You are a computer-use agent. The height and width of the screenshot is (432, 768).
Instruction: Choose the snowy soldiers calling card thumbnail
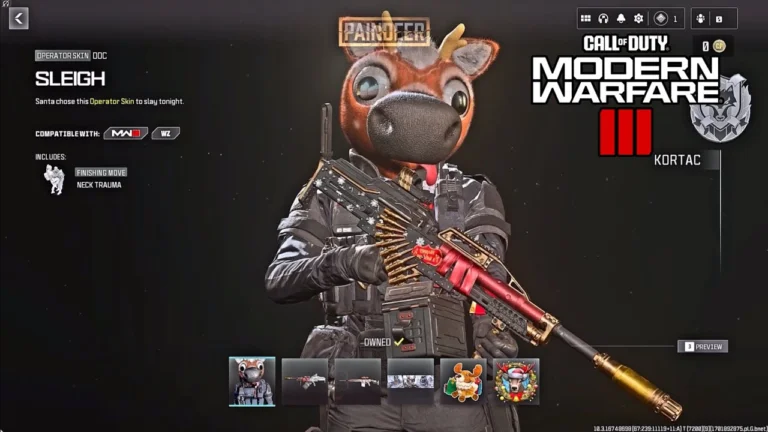[x=411, y=381]
